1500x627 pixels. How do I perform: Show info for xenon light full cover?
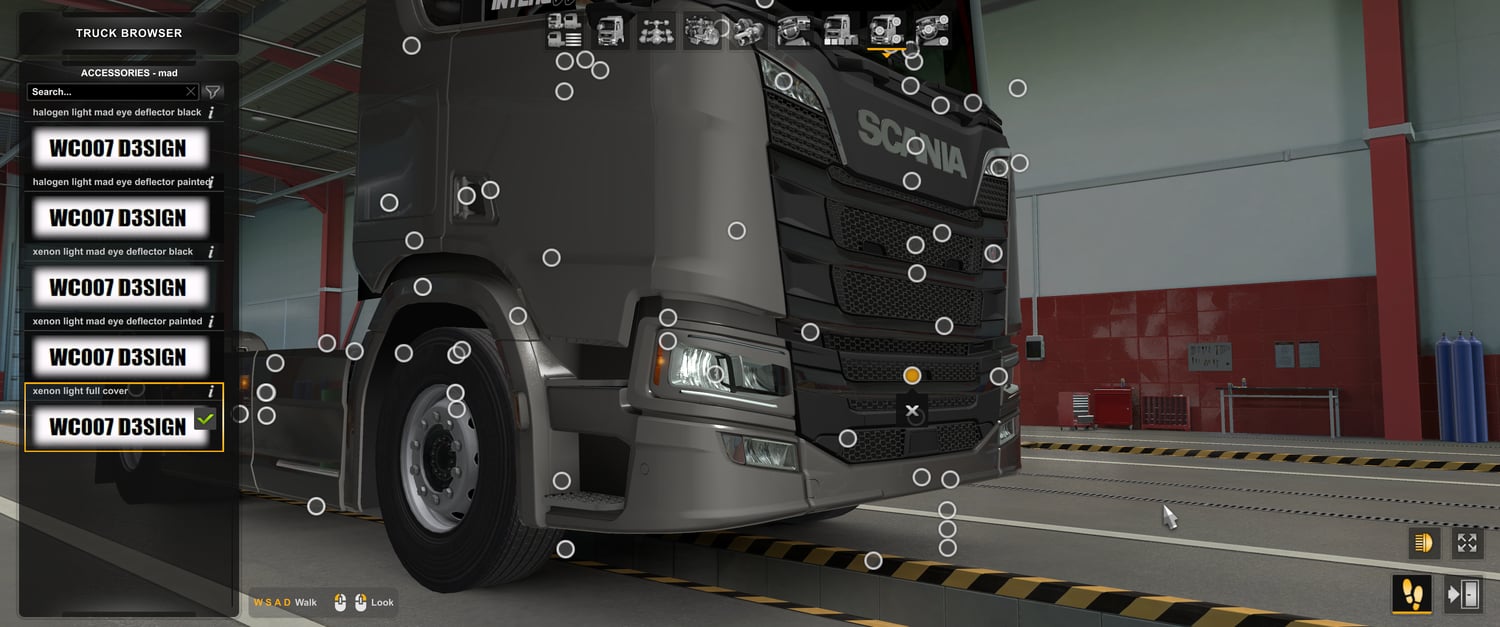click(211, 391)
